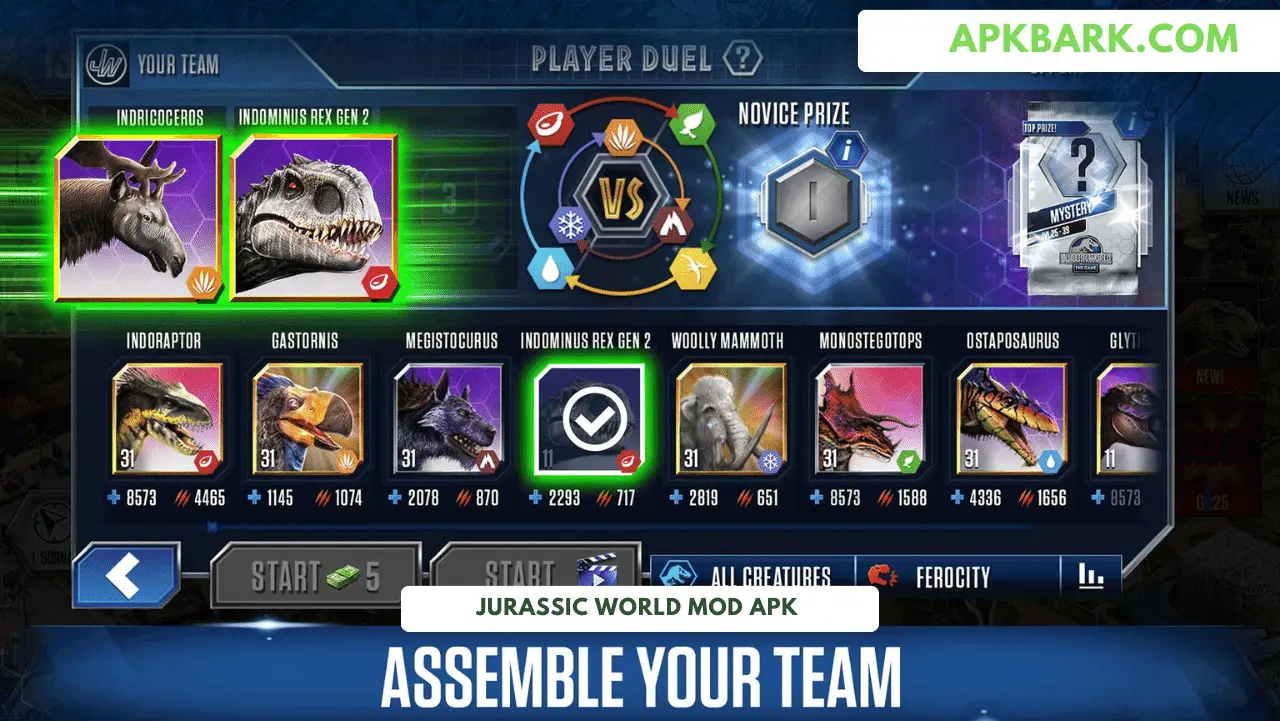Open Player Duel help question mark
Screen dimensions: 1280x721
point(743,58)
